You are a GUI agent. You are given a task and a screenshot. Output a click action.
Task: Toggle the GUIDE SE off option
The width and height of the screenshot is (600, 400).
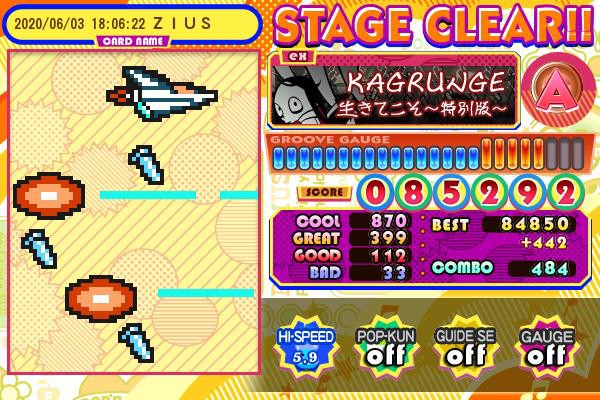tap(460, 346)
